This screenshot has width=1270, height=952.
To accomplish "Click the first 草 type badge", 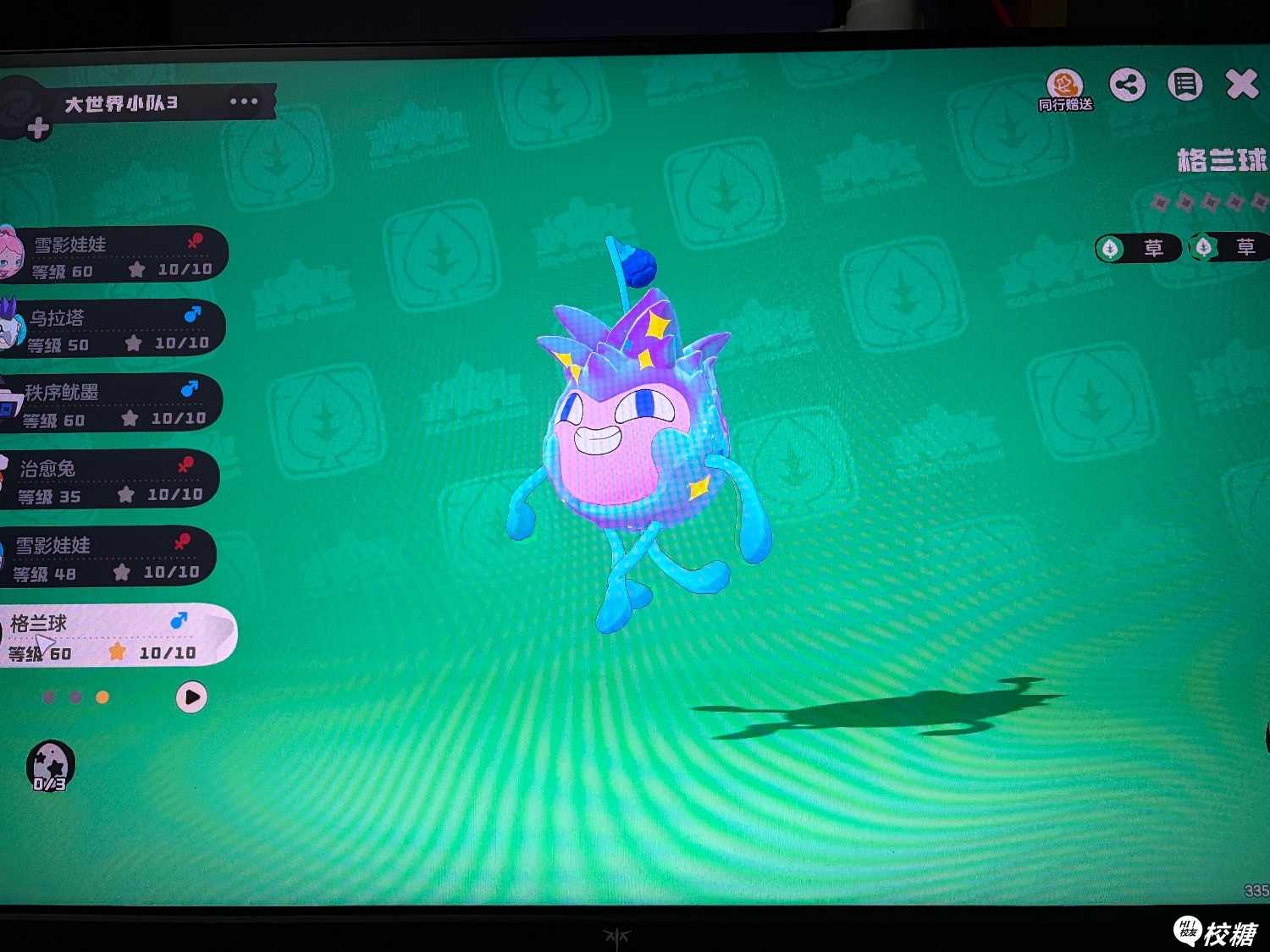I will (x=1139, y=248).
